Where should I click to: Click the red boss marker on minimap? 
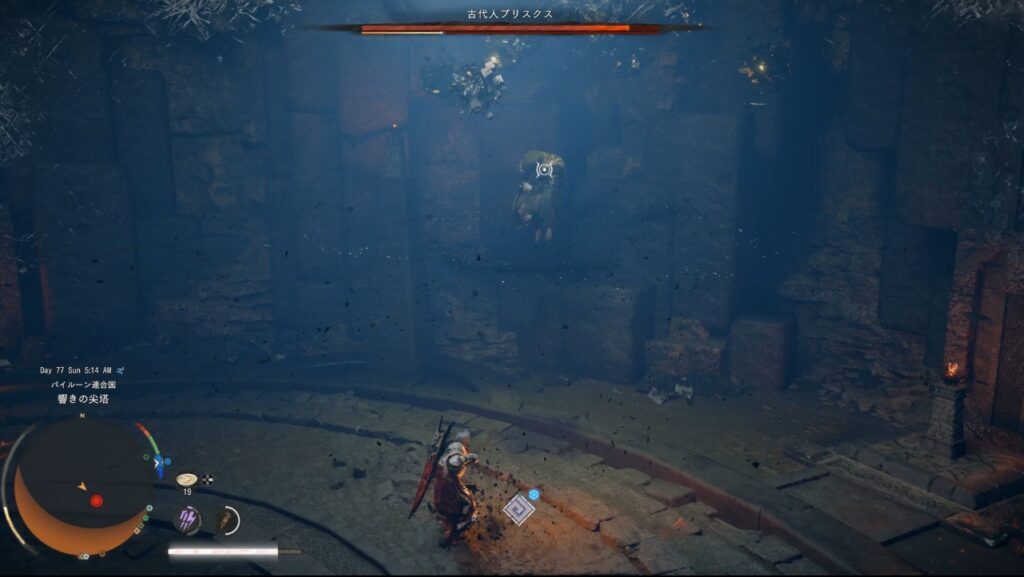(x=97, y=500)
